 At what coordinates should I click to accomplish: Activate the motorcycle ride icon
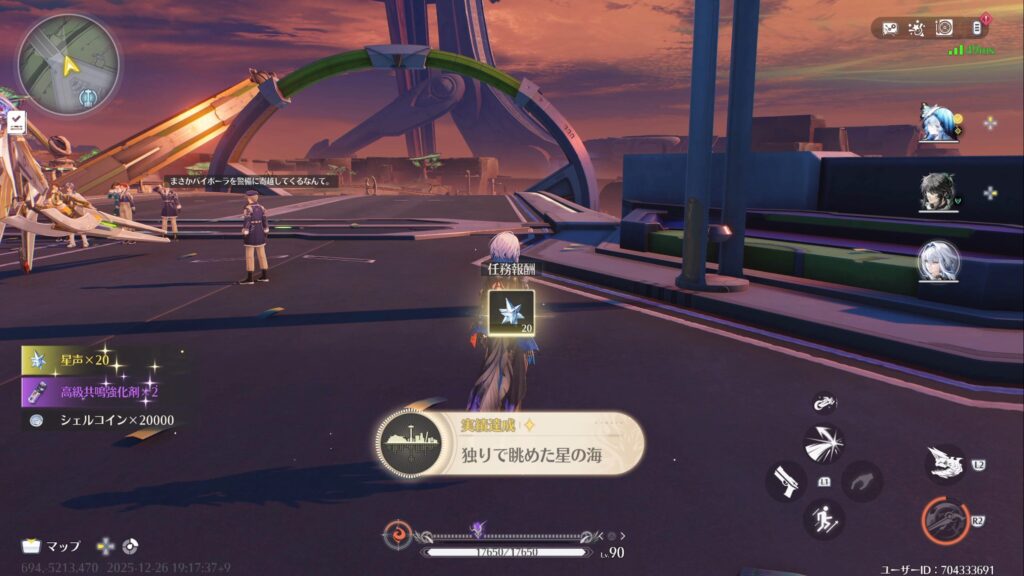824,402
